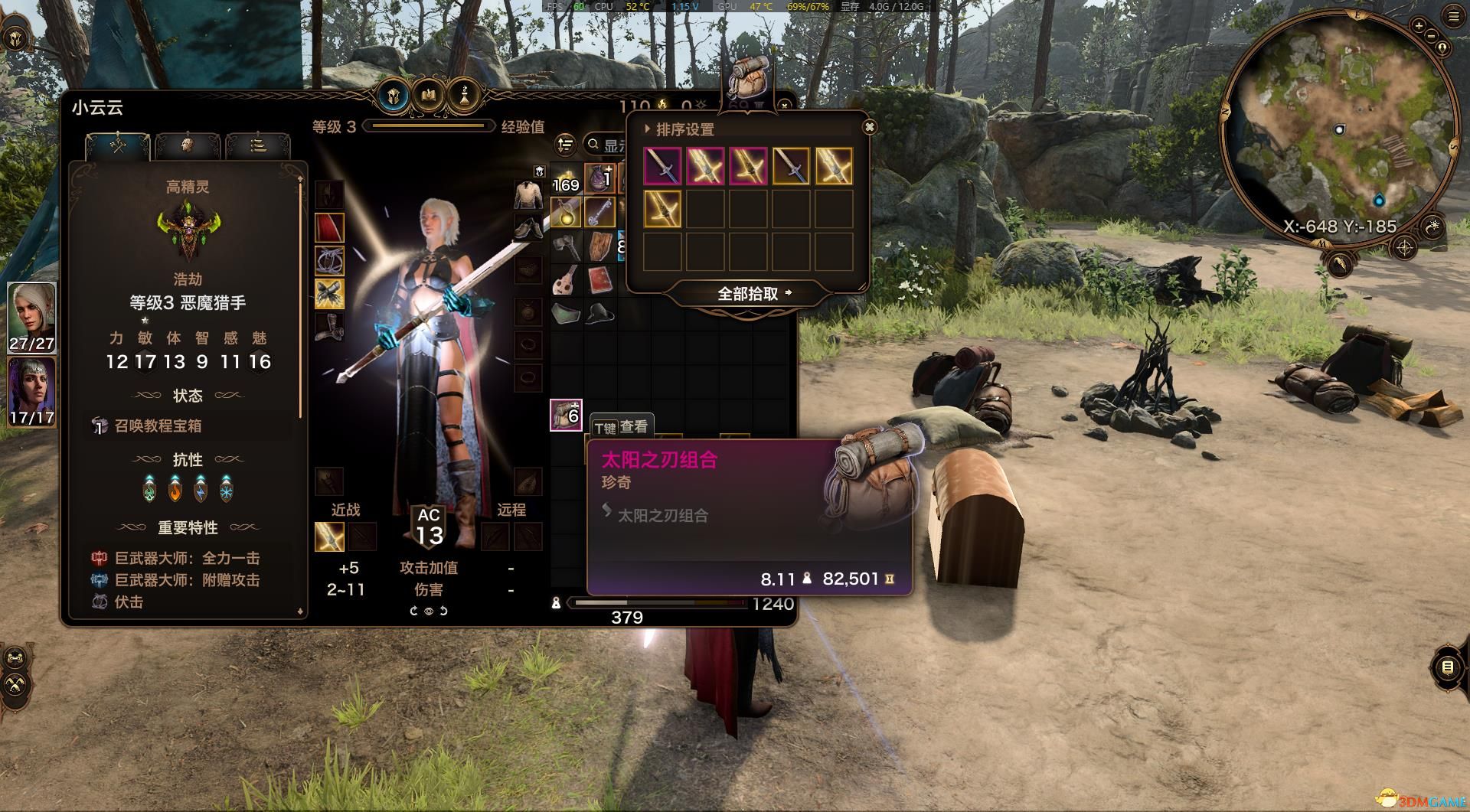
Task: Open the inventory sort options button
Action: click(x=565, y=145)
